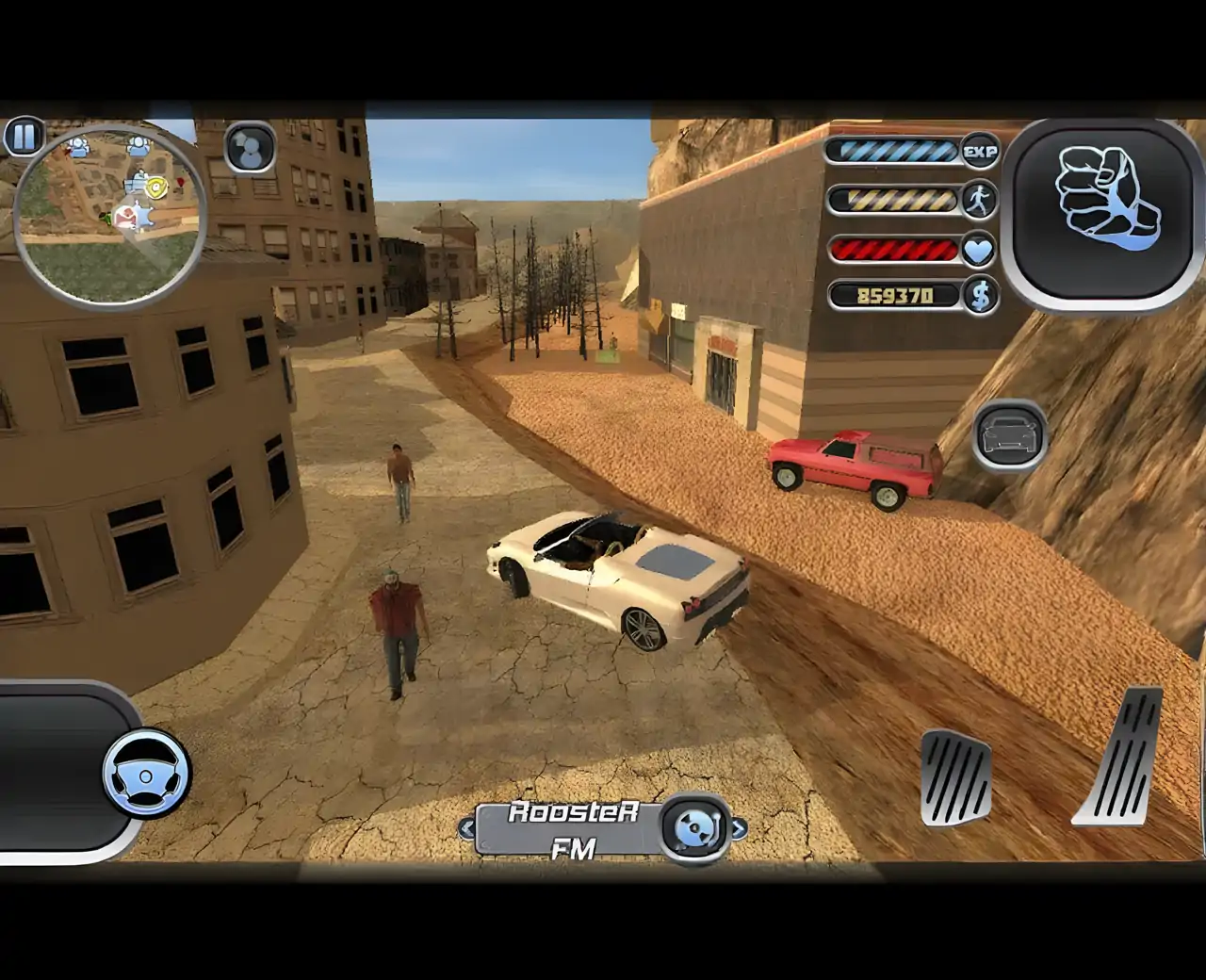Switch to previous radio station arrow
The height and width of the screenshot is (980, 1206).
(467, 829)
